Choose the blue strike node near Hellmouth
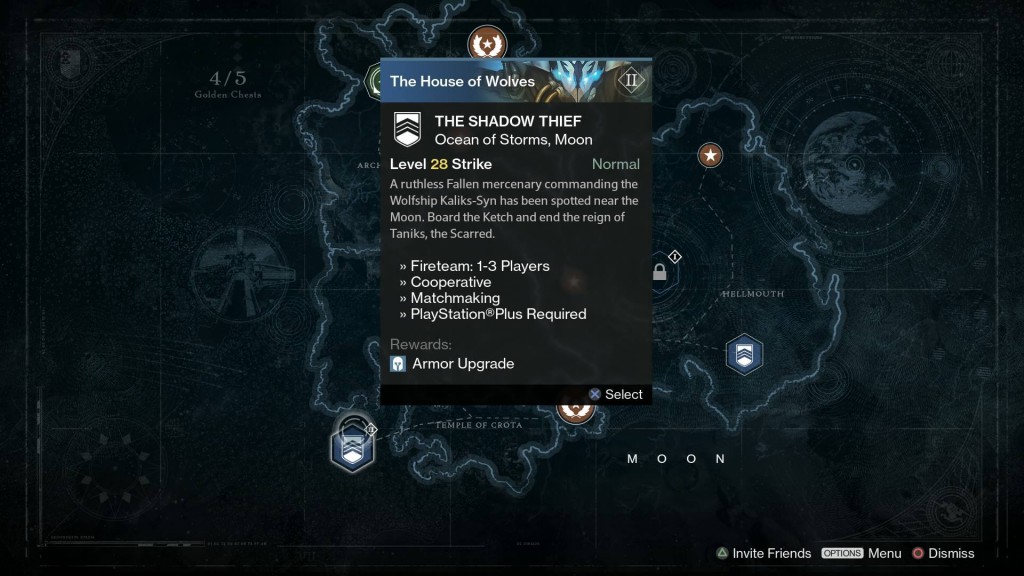1024x576 pixels. [743, 354]
